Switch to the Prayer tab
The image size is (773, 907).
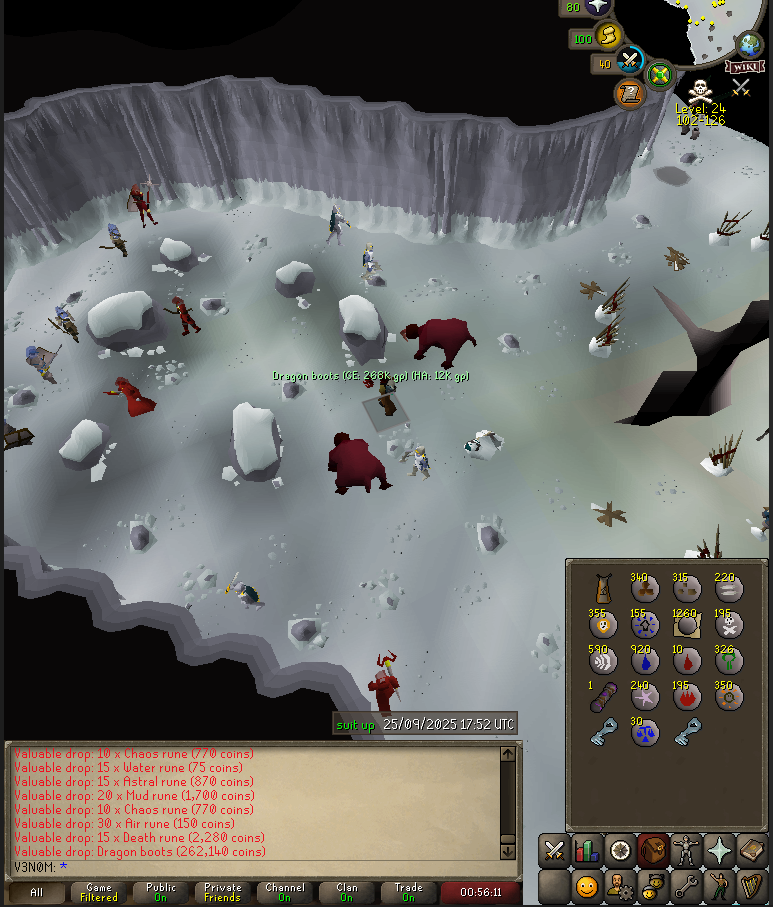(719, 851)
